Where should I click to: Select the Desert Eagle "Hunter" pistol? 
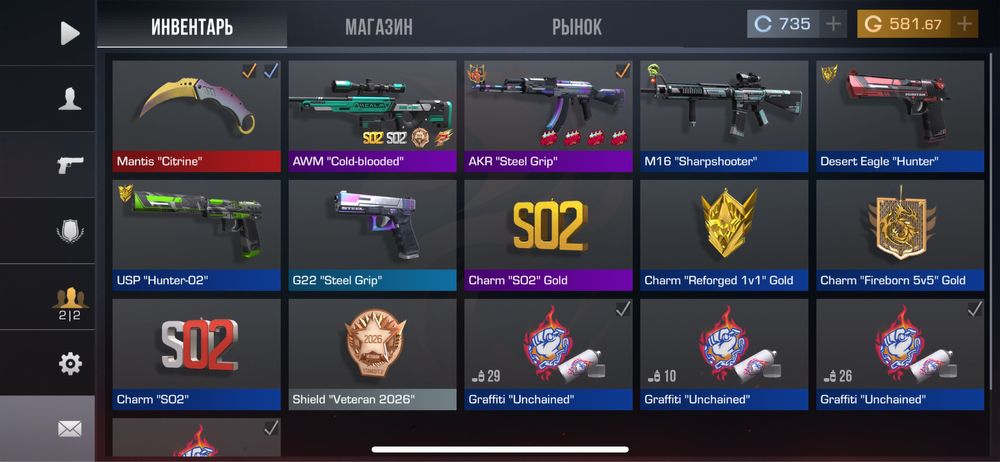click(900, 116)
